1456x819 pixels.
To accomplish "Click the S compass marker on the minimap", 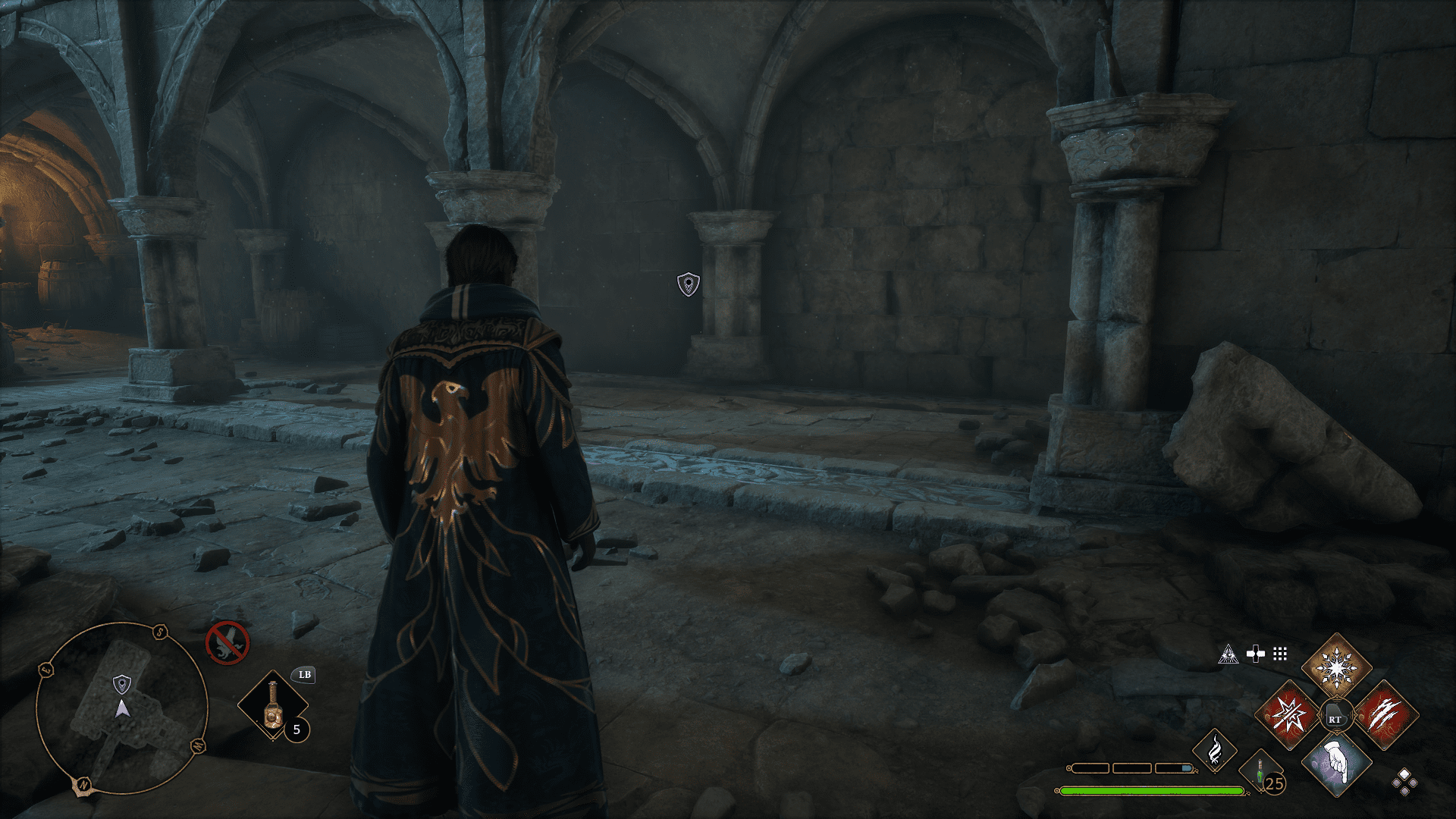I will 160,631.
